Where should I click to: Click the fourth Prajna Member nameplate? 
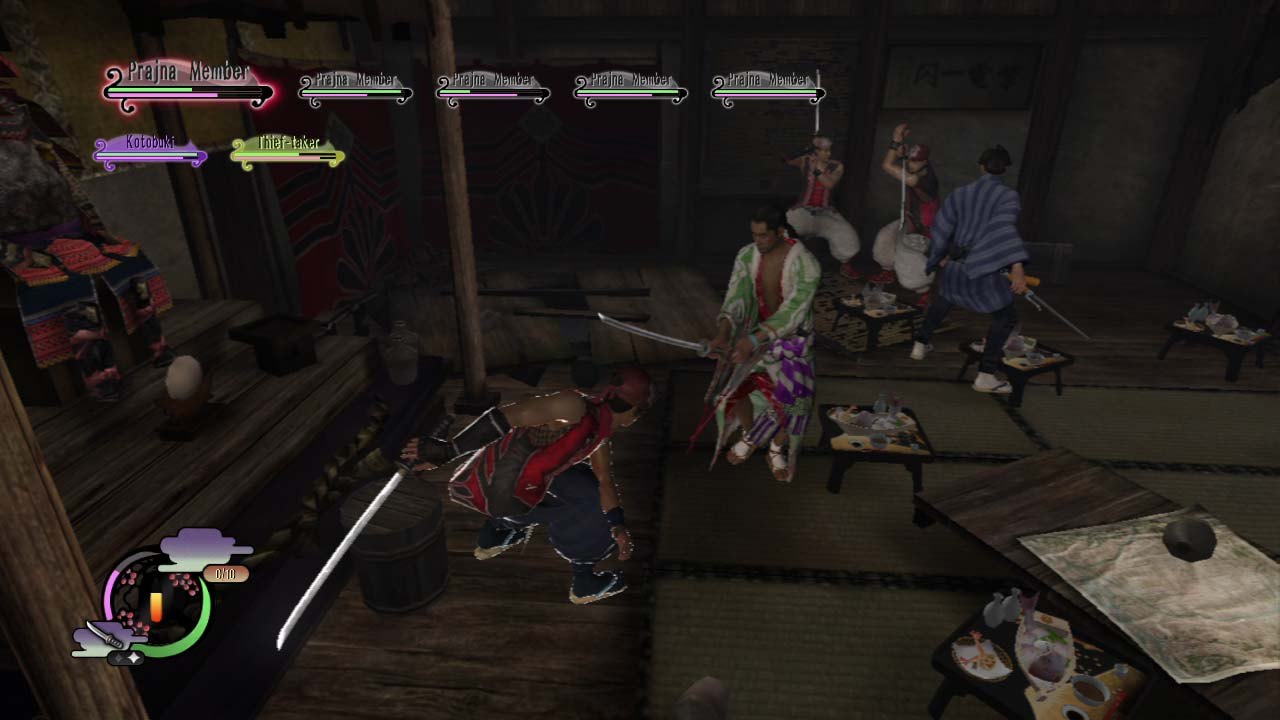(x=630, y=77)
